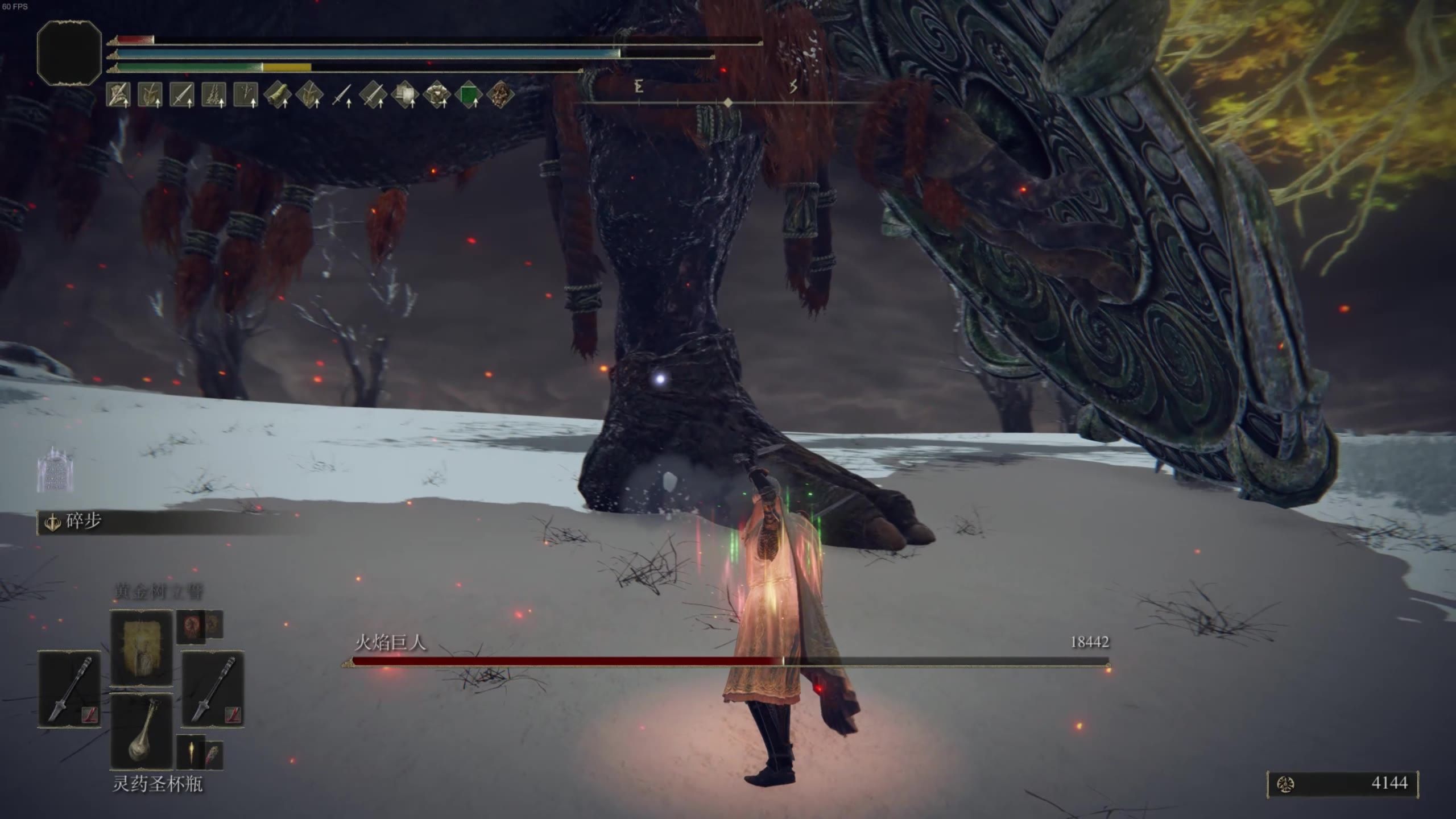Click the white paper sheets buff icon
Screen dimensions: 1456x819
point(404,95)
